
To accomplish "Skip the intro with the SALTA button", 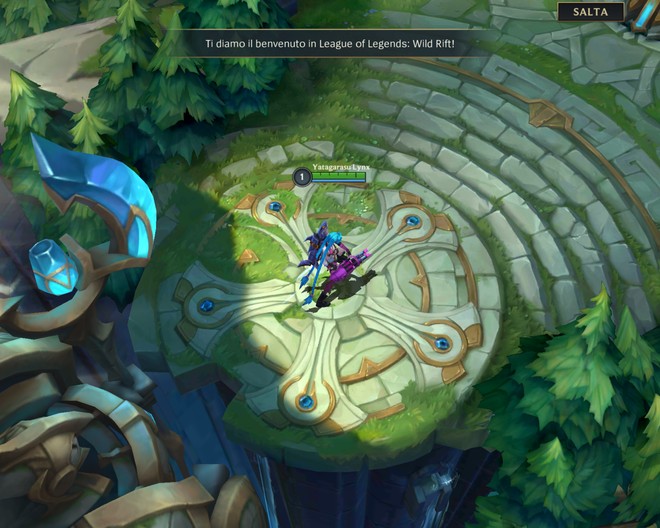I will pos(590,12).
